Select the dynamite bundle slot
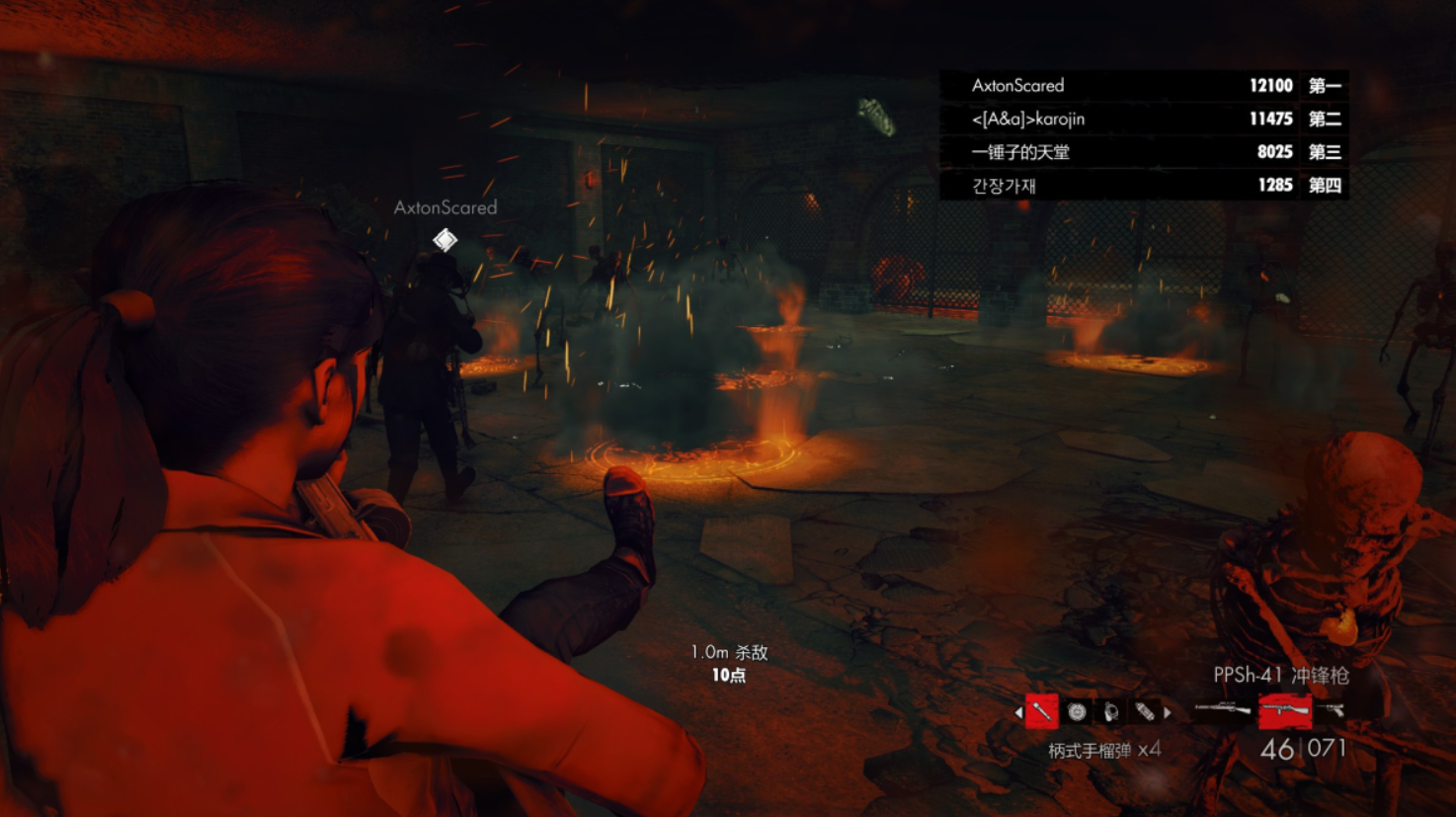This screenshot has width=1456, height=817. tap(1145, 711)
